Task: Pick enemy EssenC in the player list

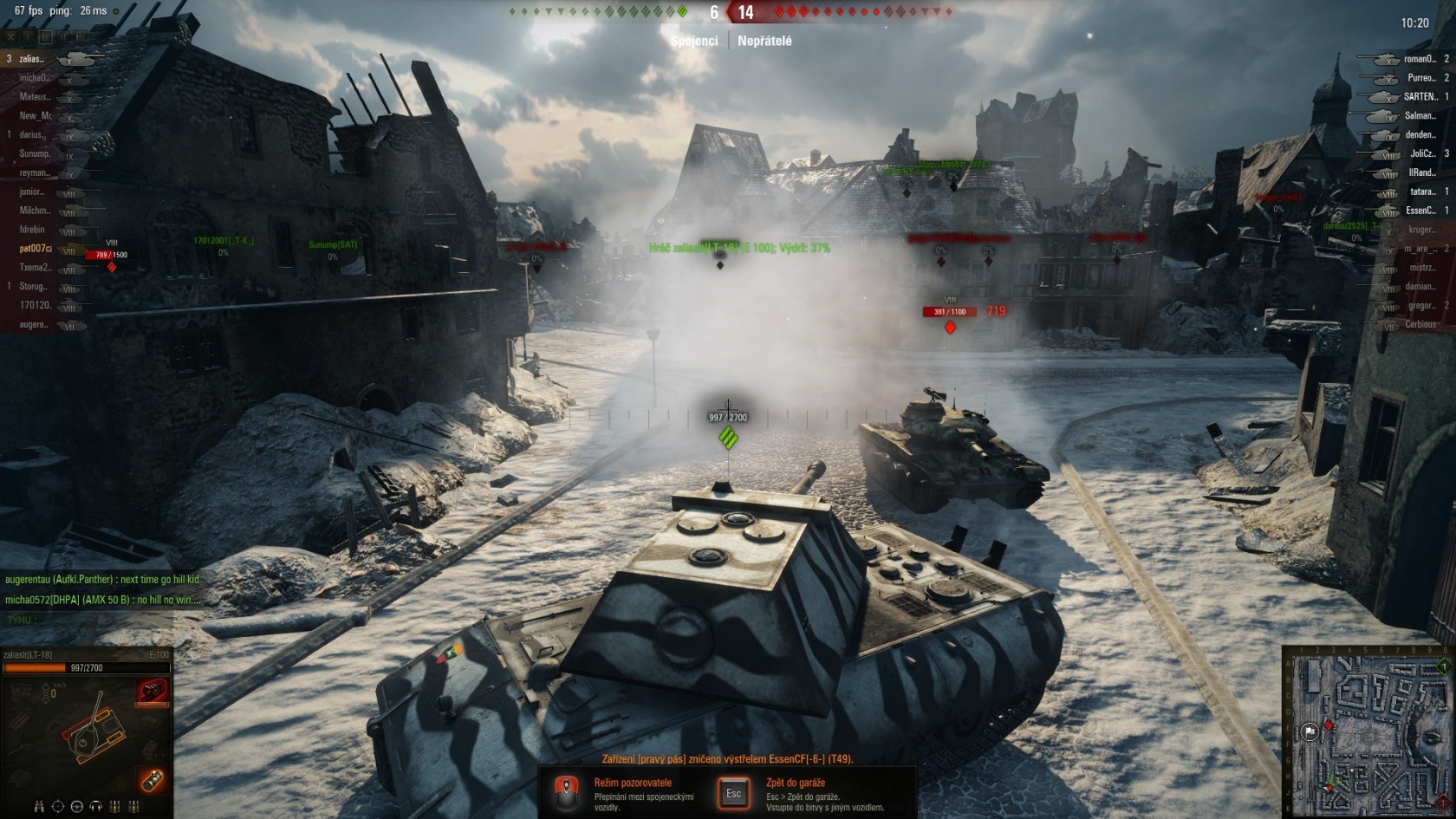Action: (1420, 211)
